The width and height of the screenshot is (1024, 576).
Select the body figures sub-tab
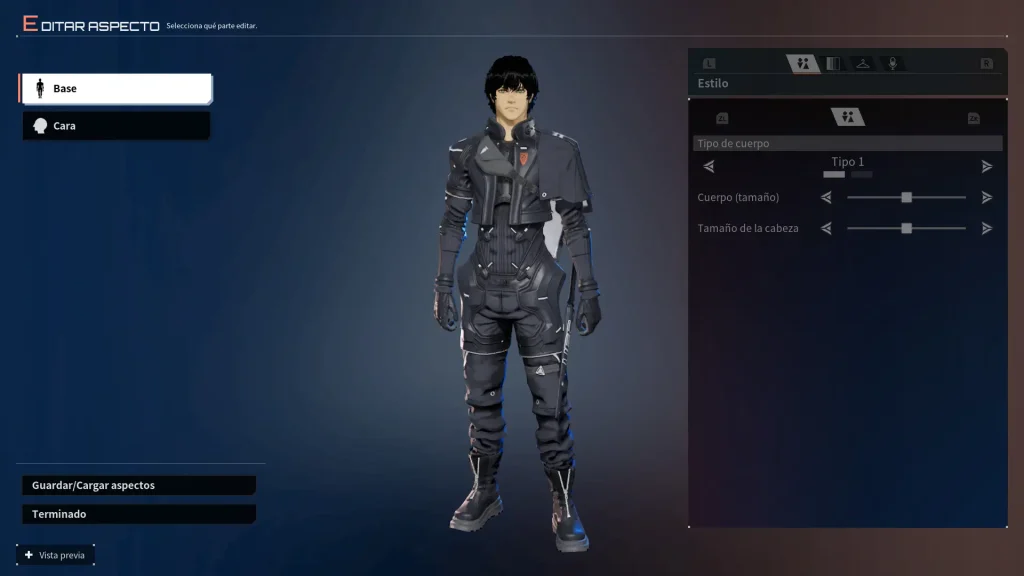point(847,118)
